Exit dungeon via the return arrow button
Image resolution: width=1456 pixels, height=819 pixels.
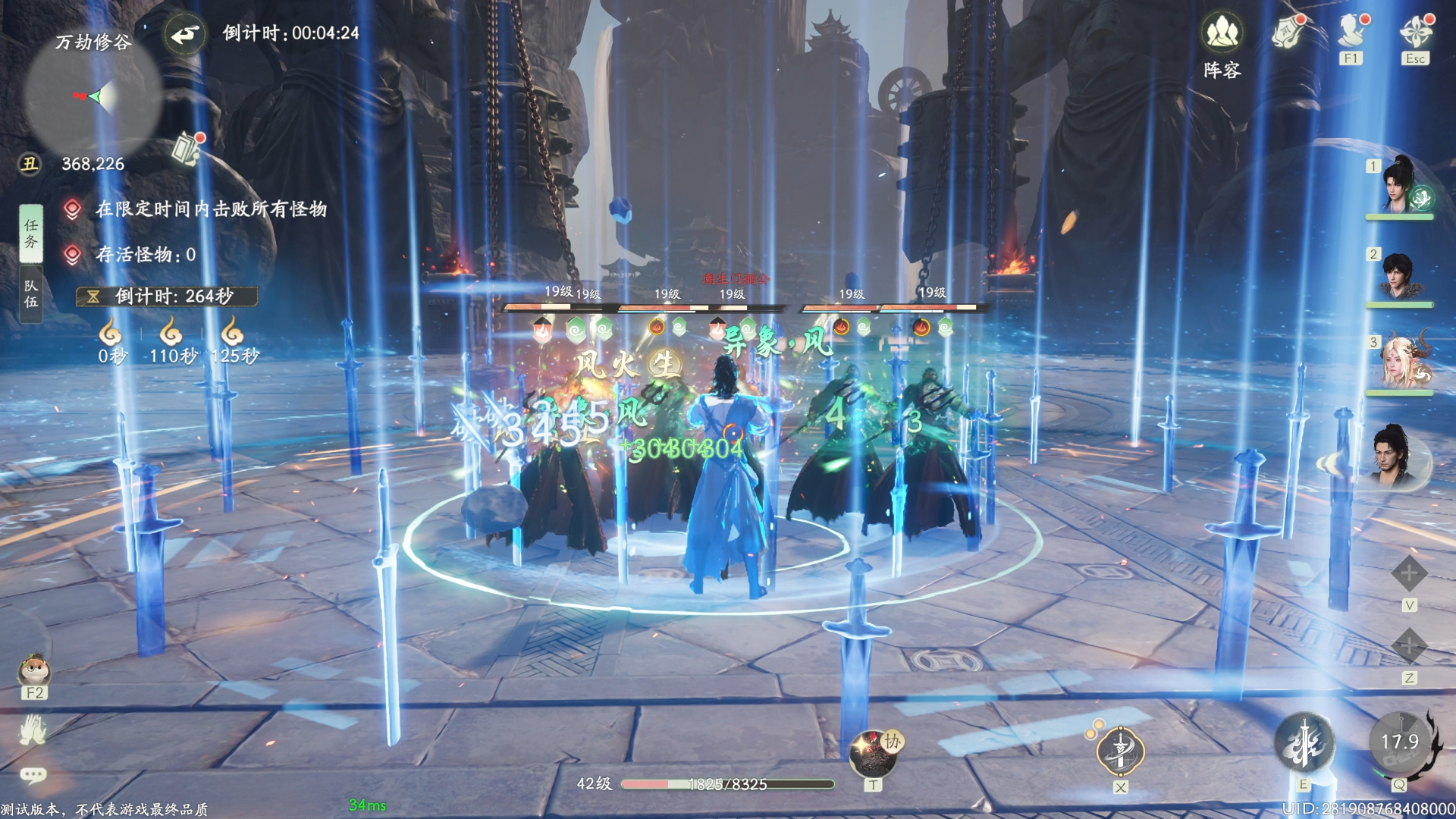point(184,34)
